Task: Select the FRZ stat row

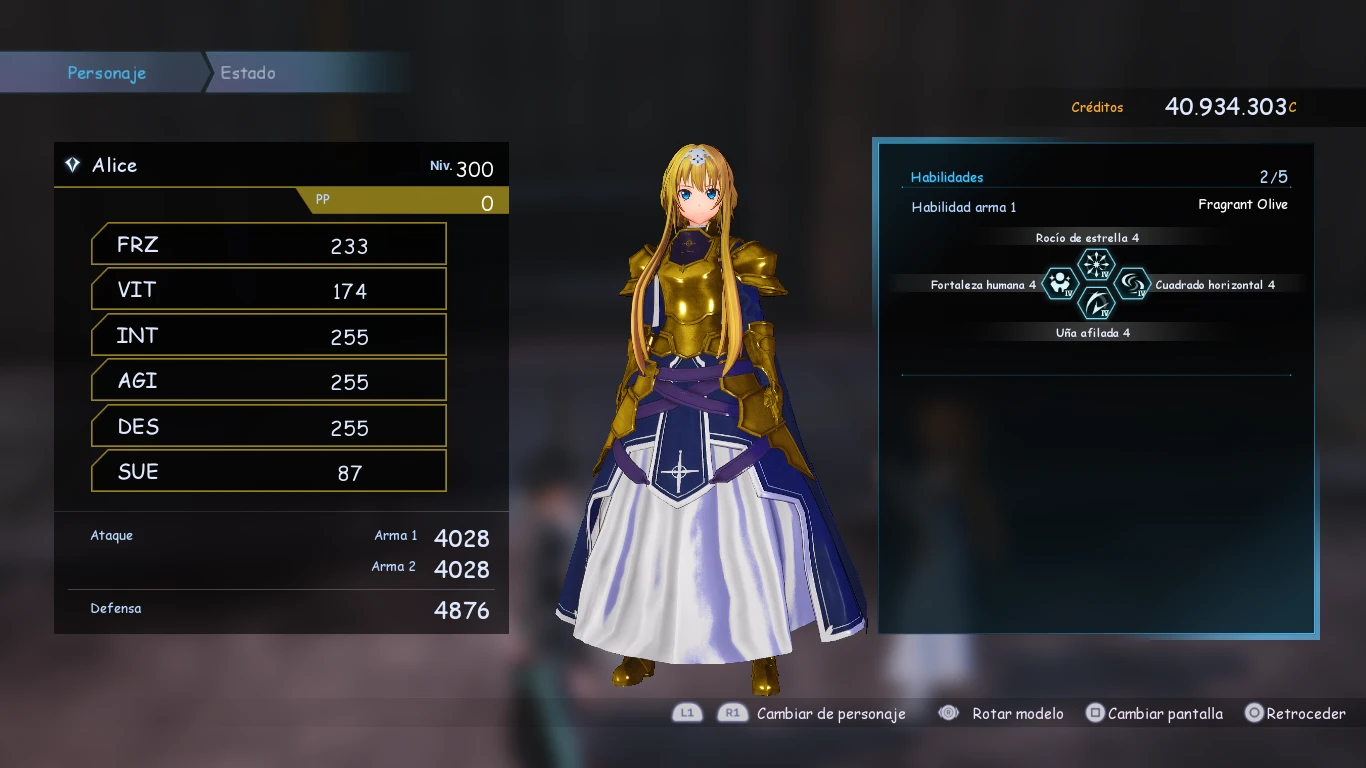Action: click(x=268, y=245)
